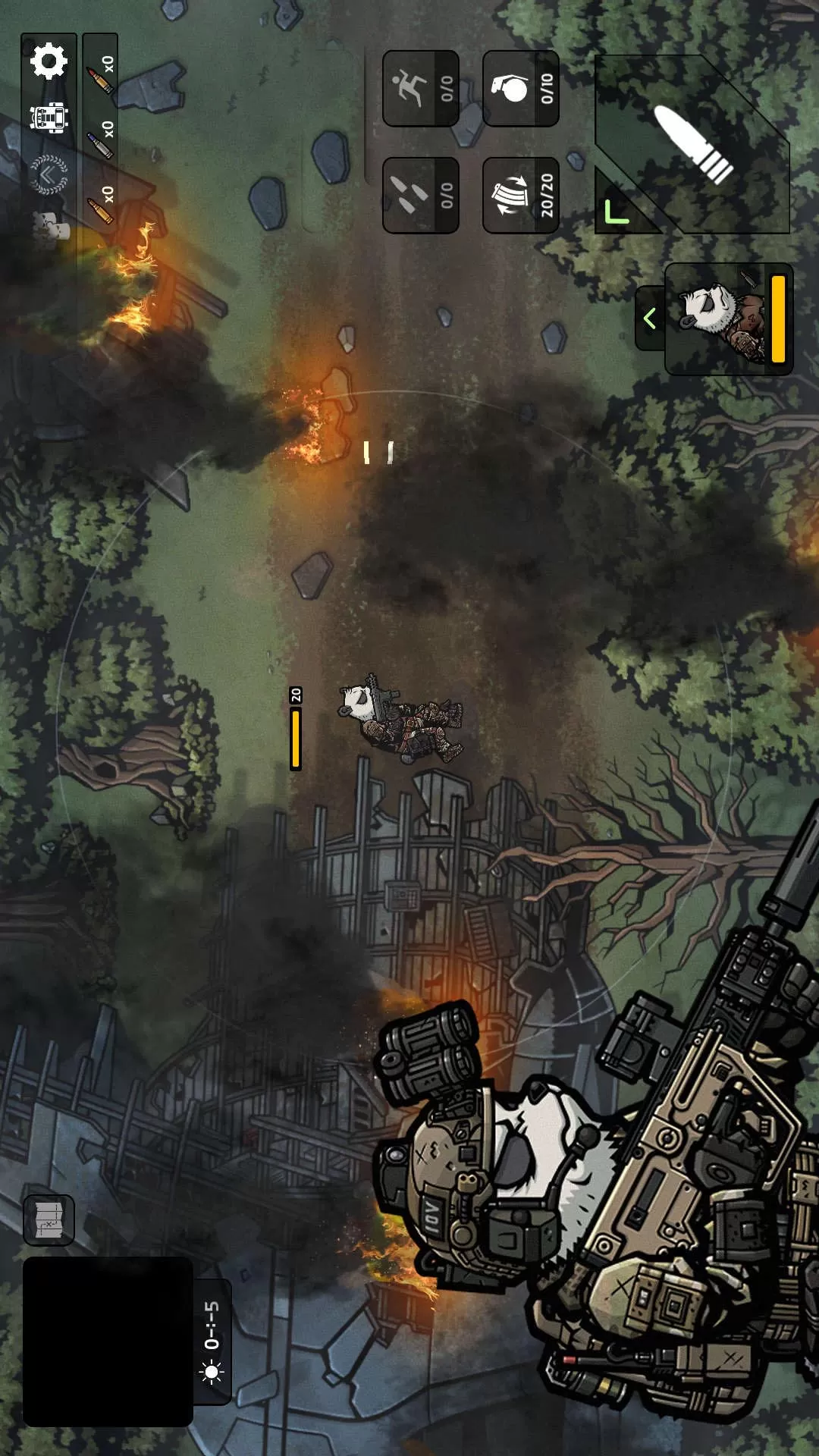
Task: Fire weapon with the large bullet button
Action: point(692,144)
